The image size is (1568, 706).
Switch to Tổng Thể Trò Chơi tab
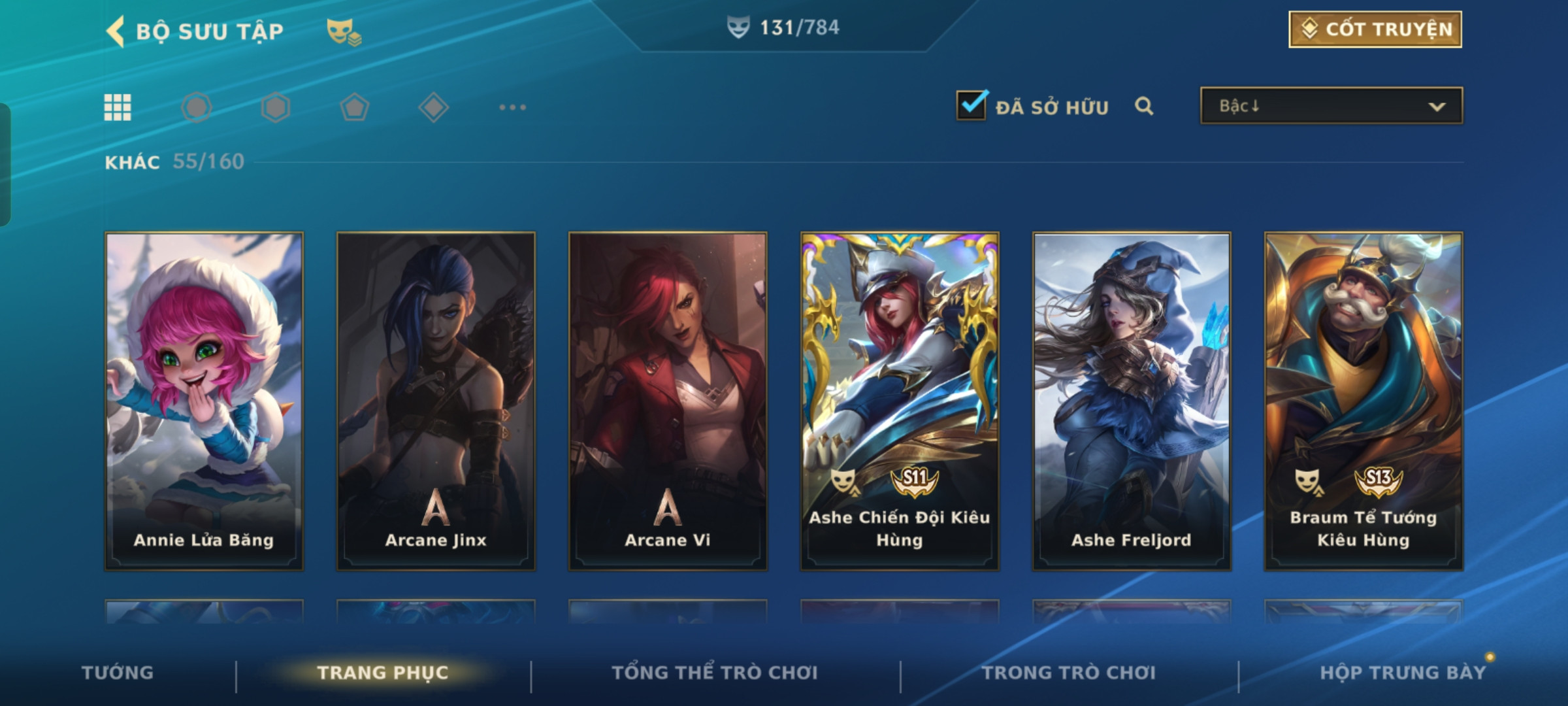(x=715, y=673)
